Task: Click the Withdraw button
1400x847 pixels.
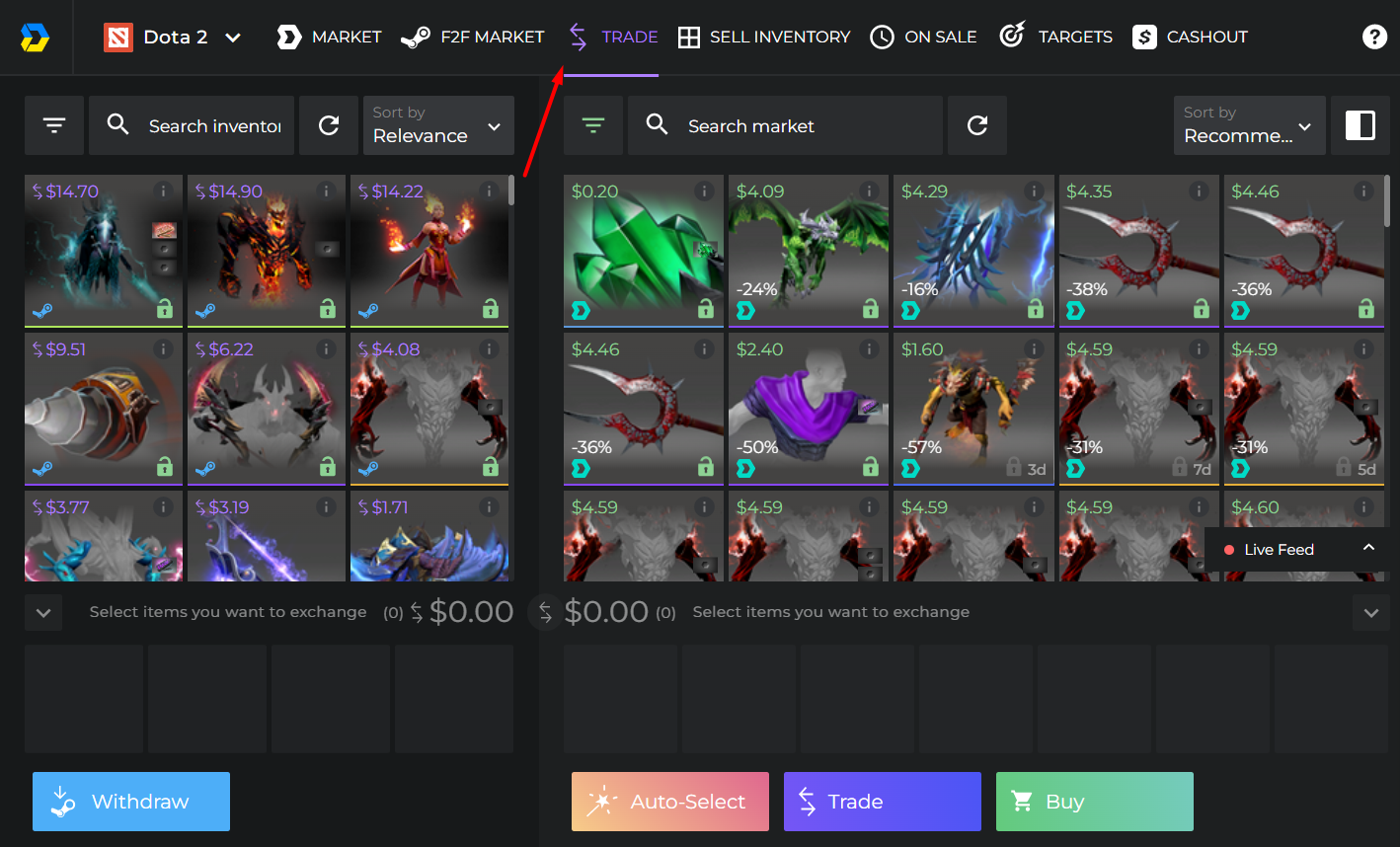Action: click(x=130, y=801)
